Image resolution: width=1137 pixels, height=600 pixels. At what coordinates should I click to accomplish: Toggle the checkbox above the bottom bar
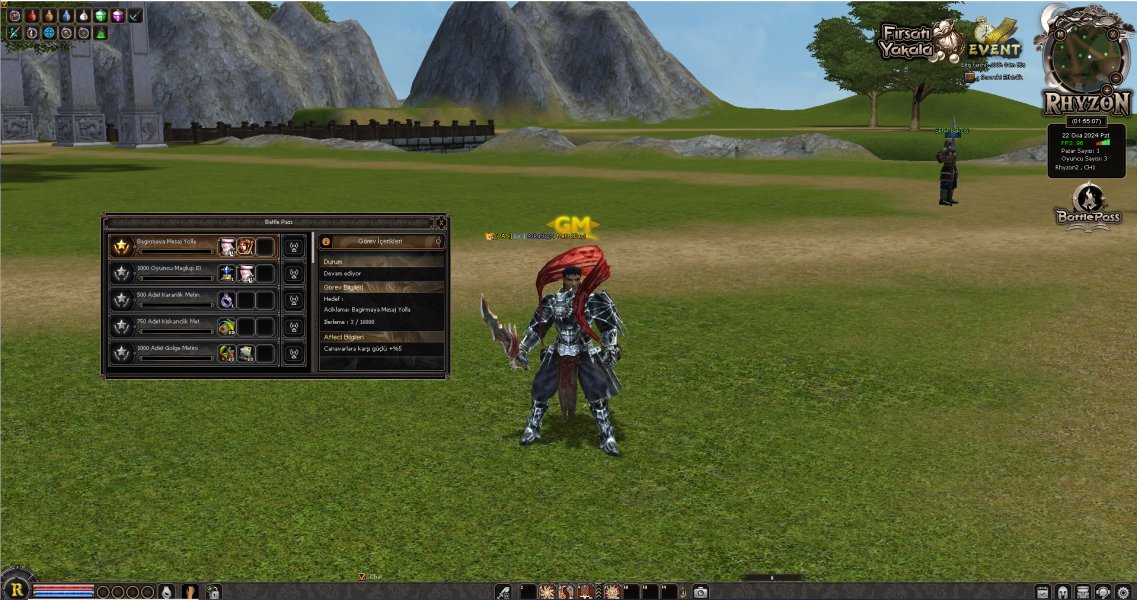coord(363,577)
